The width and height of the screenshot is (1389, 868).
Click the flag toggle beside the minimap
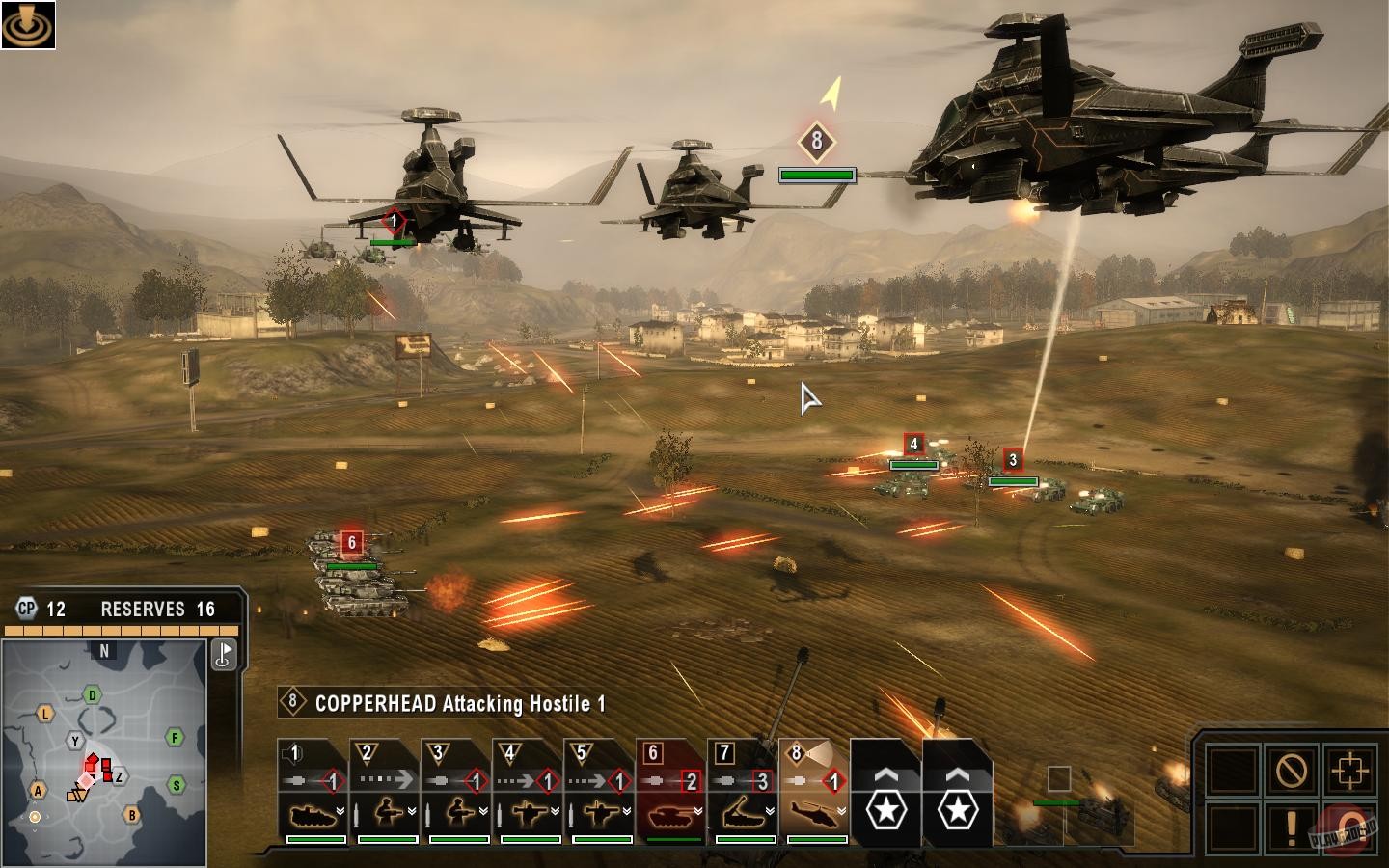click(x=224, y=655)
